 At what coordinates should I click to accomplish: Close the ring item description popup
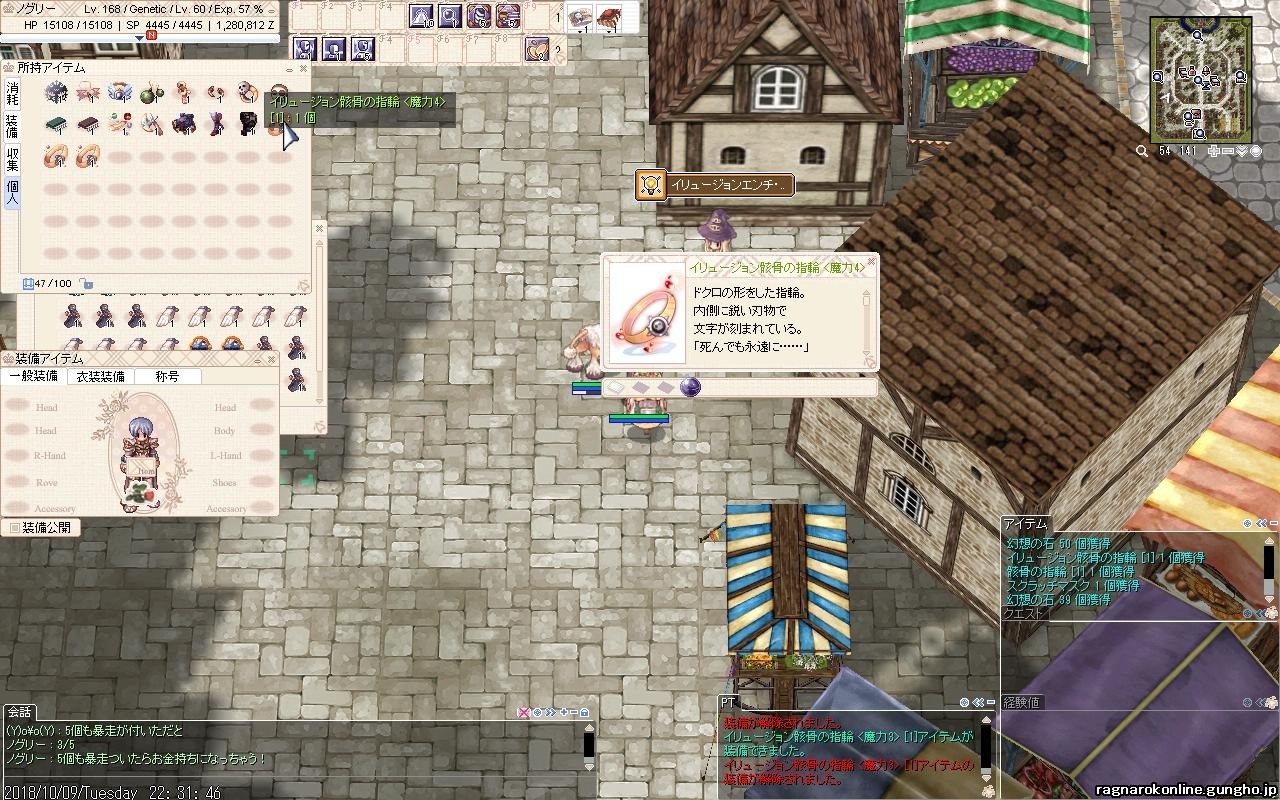[x=870, y=265]
